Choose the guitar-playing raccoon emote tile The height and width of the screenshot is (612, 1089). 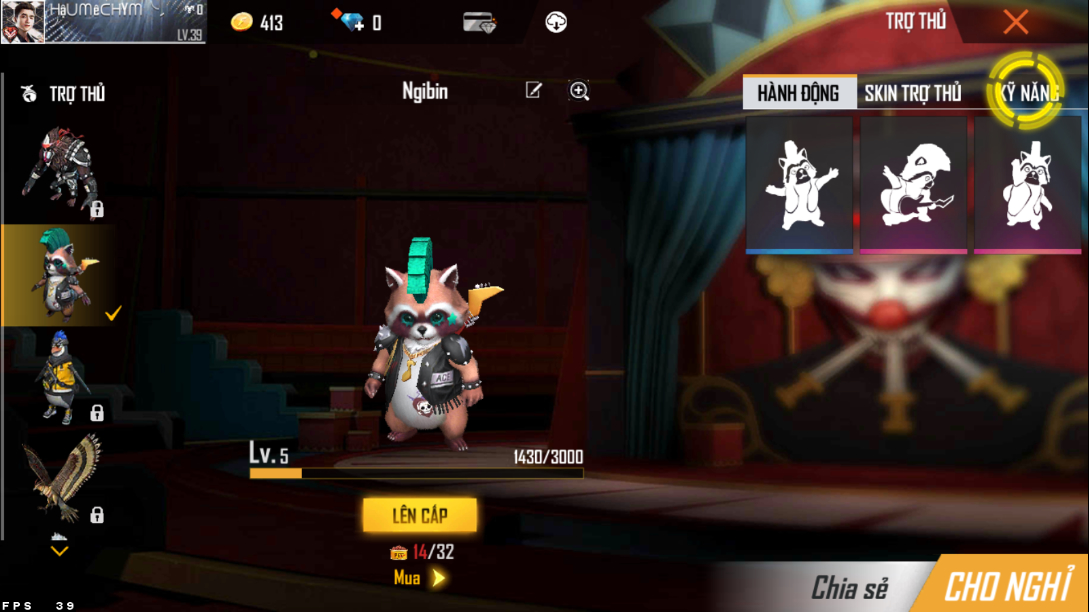pos(913,184)
